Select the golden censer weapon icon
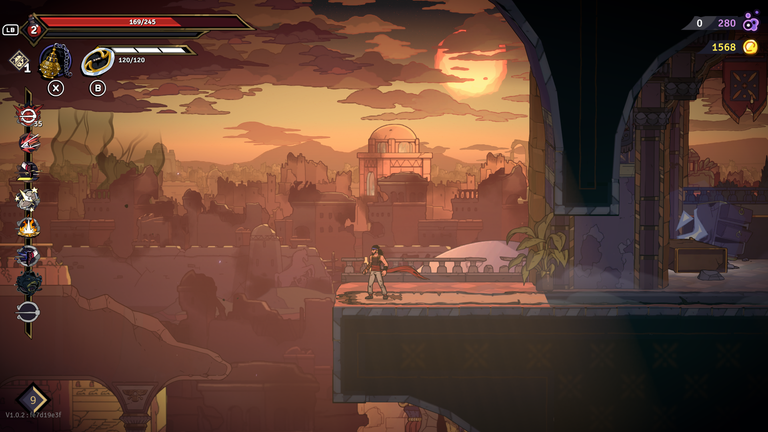 pos(54,62)
